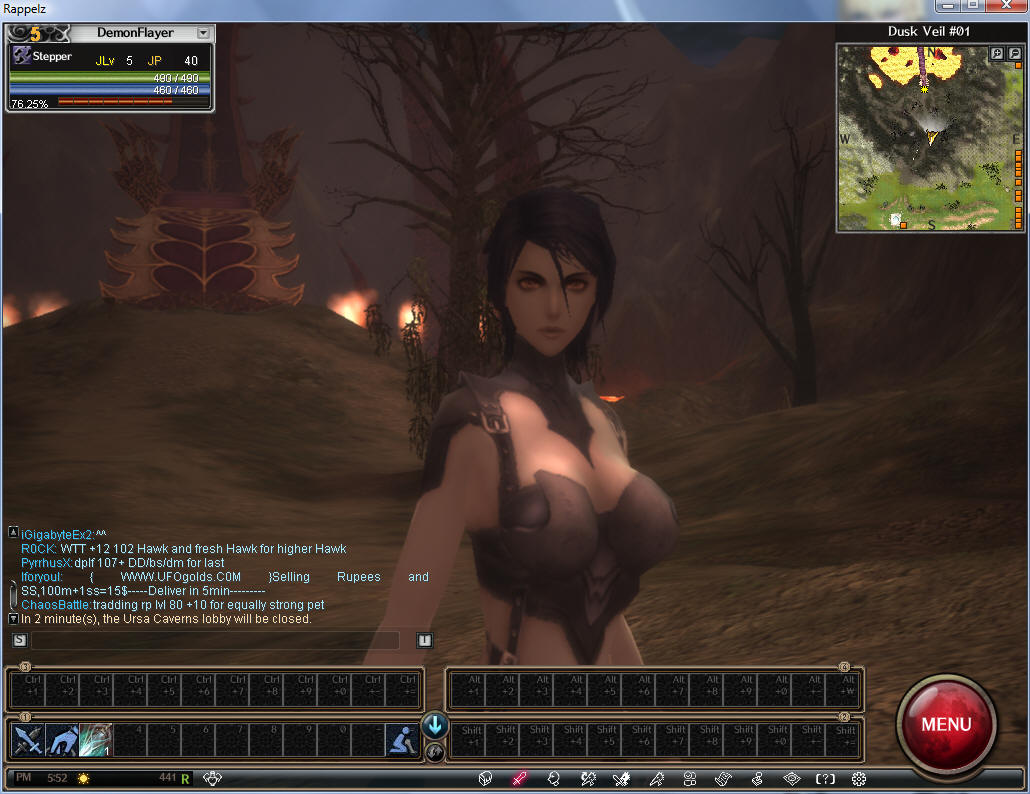The width and height of the screenshot is (1030, 794).
Task: Click the blue down arrow hotbar switcher
Action: 436,726
